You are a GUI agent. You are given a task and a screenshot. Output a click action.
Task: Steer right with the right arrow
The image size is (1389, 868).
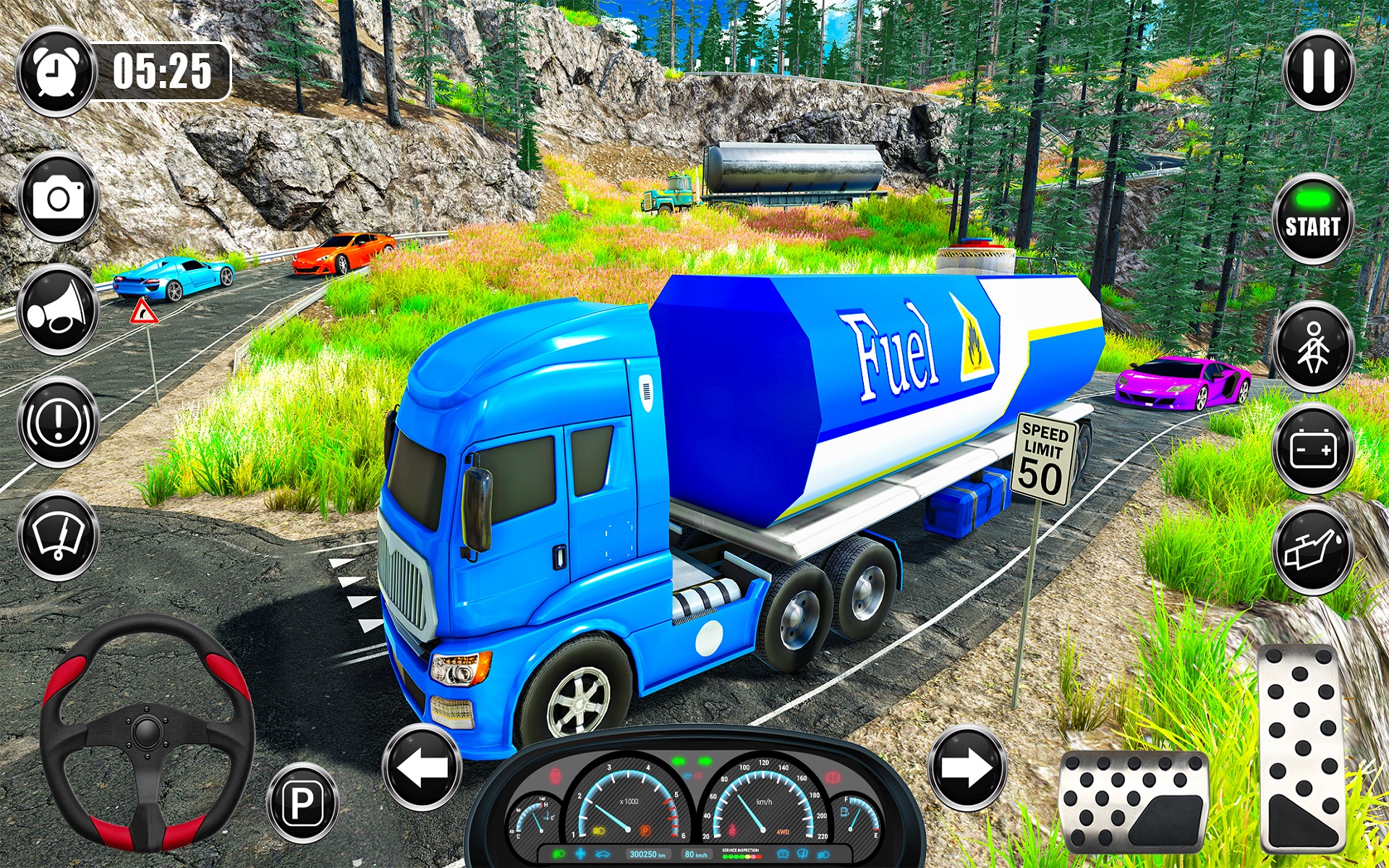tap(967, 767)
